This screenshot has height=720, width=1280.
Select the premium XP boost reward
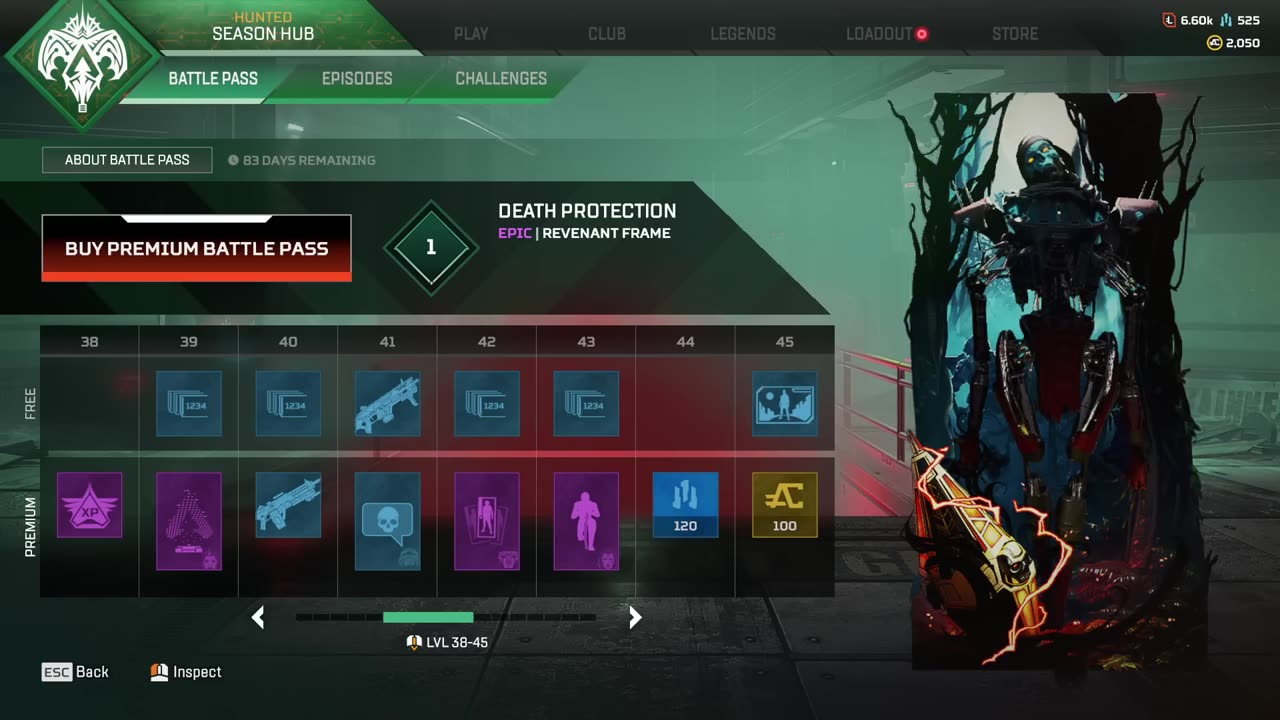90,505
